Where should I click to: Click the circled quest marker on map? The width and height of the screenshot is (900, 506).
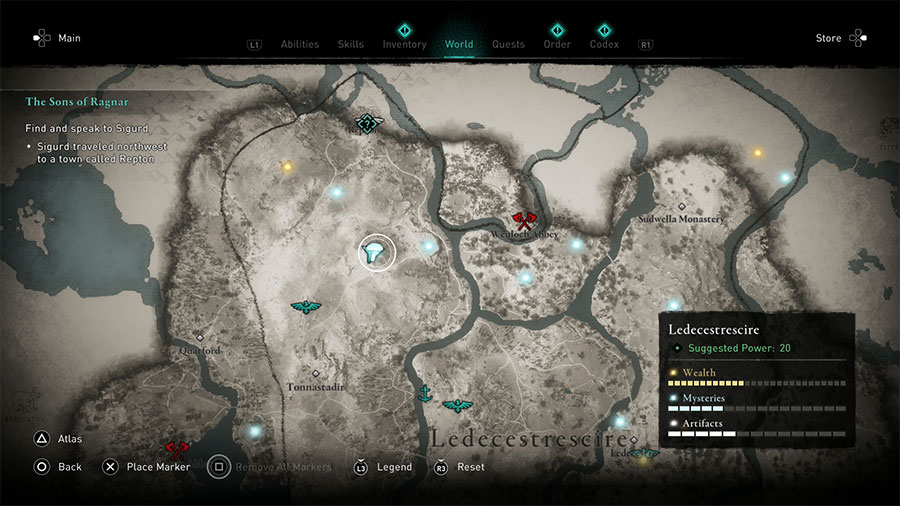(377, 253)
